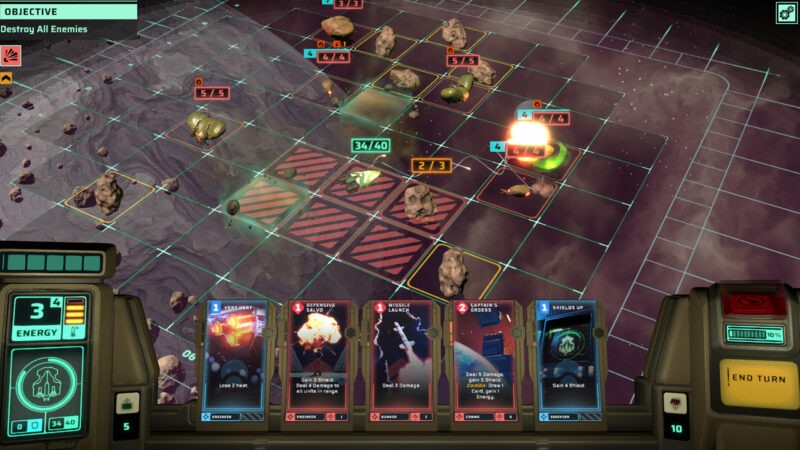Collapse the objective panel arrow
The width and height of the screenshot is (800, 450).
click(x=6, y=77)
